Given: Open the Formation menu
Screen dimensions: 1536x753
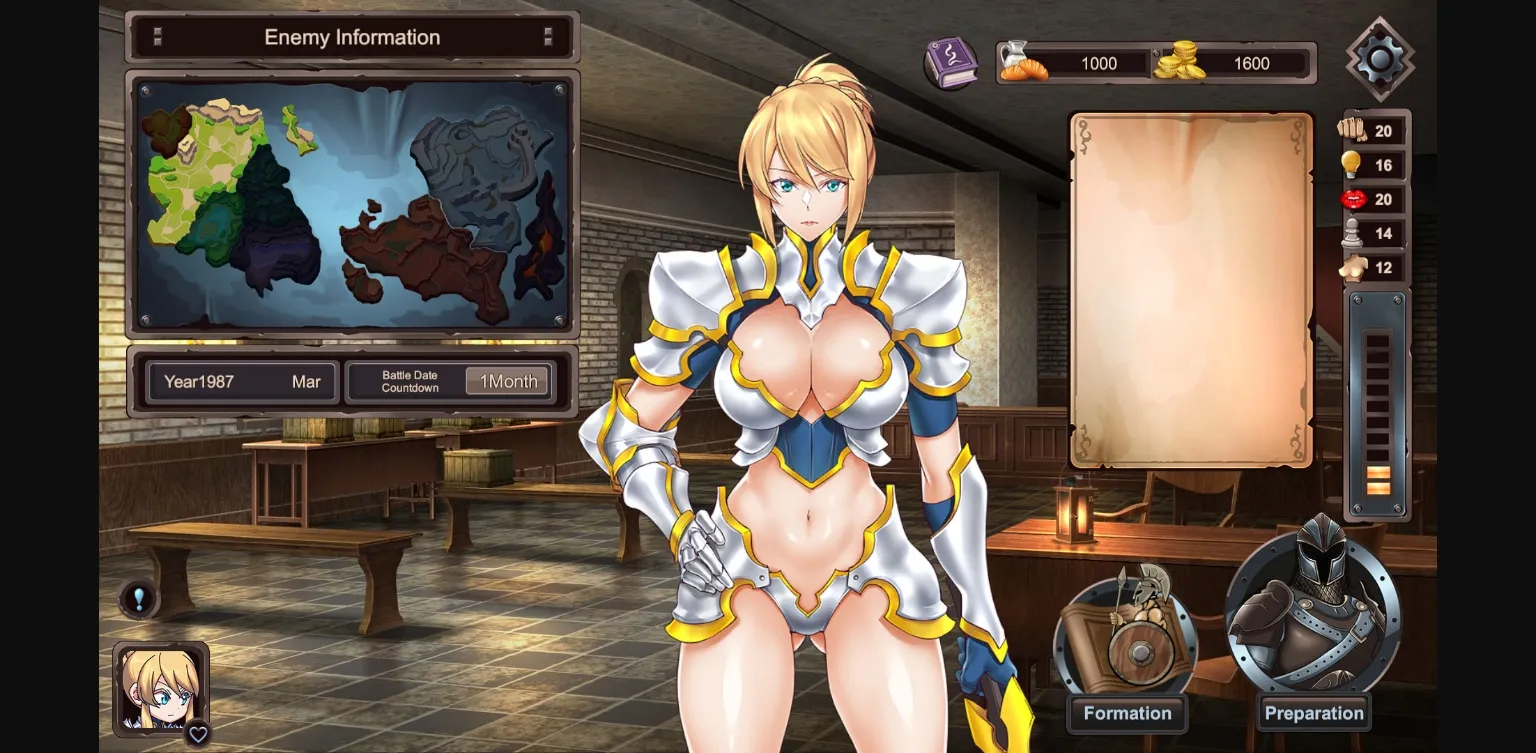Looking at the screenshot, I should 1127,713.
